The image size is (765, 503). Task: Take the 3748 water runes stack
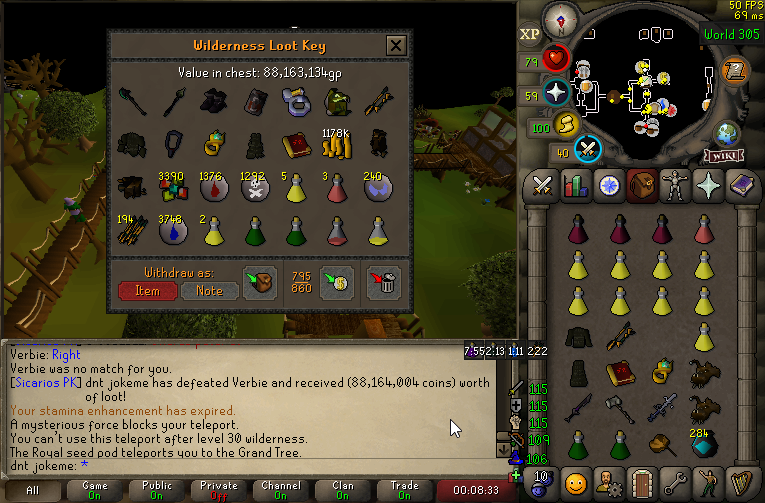(169, 232)
